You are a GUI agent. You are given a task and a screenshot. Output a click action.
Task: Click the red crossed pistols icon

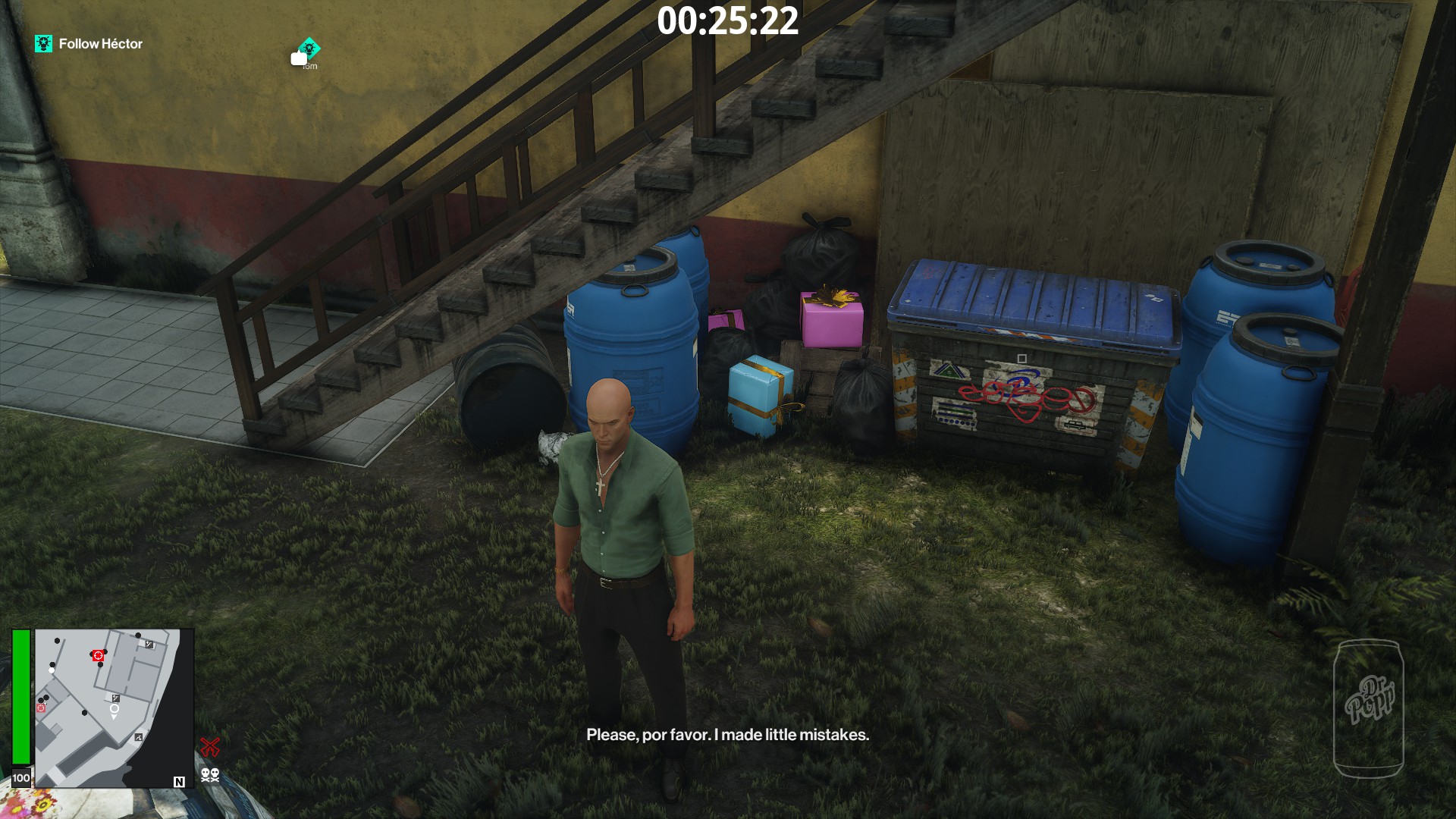pos(210,747)
